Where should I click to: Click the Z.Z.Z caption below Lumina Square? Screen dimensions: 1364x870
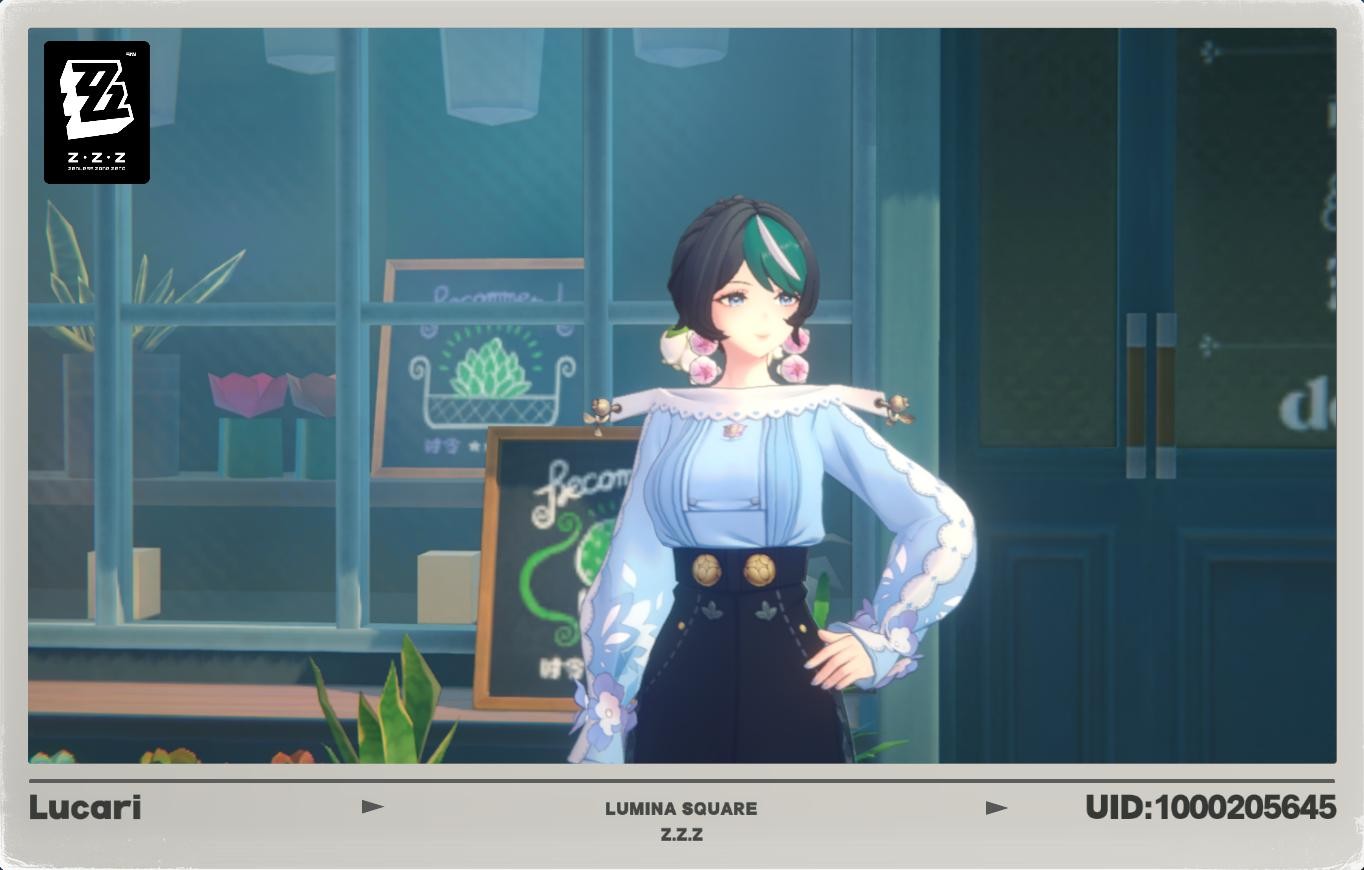pyautogui.click(x=682, y=833)
